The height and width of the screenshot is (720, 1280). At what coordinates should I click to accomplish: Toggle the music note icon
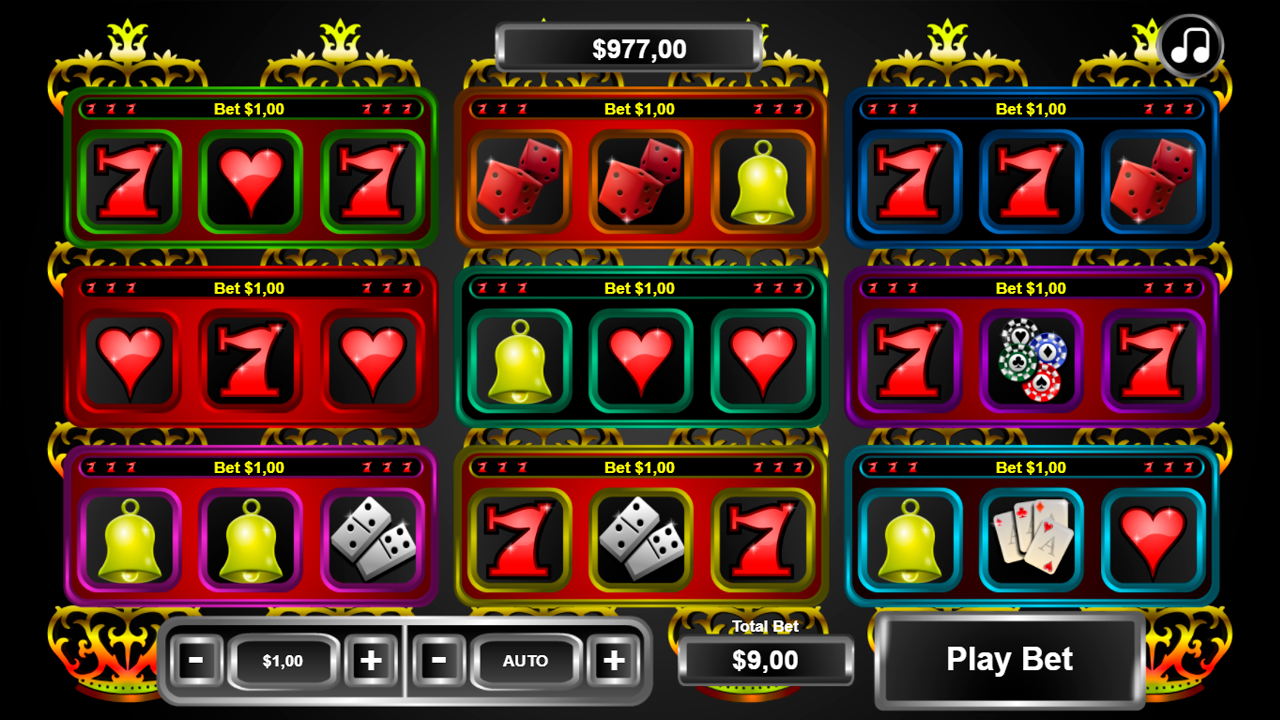(1189, 44)
